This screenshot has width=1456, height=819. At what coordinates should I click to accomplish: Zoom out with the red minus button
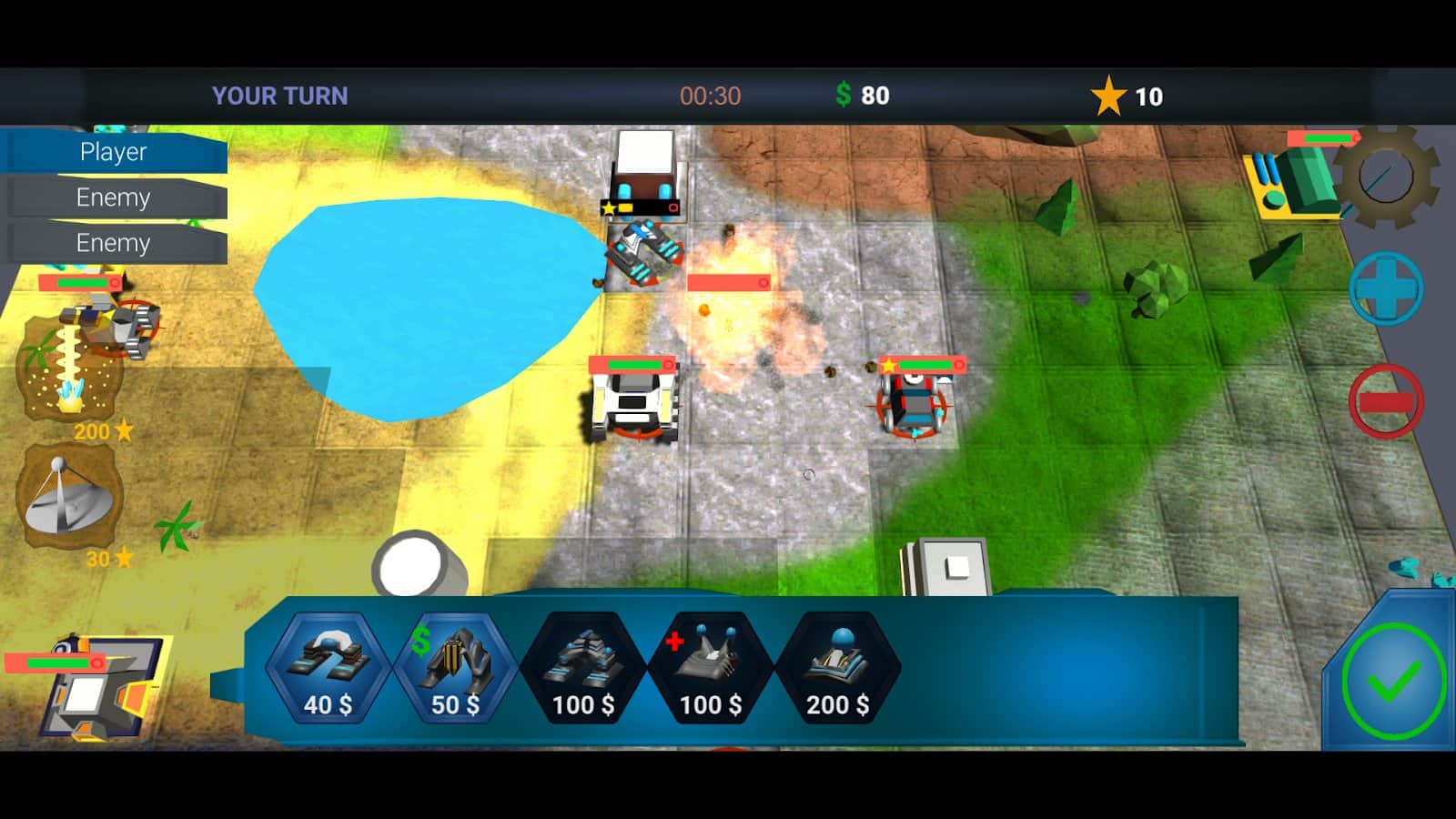pos(1386,401)
